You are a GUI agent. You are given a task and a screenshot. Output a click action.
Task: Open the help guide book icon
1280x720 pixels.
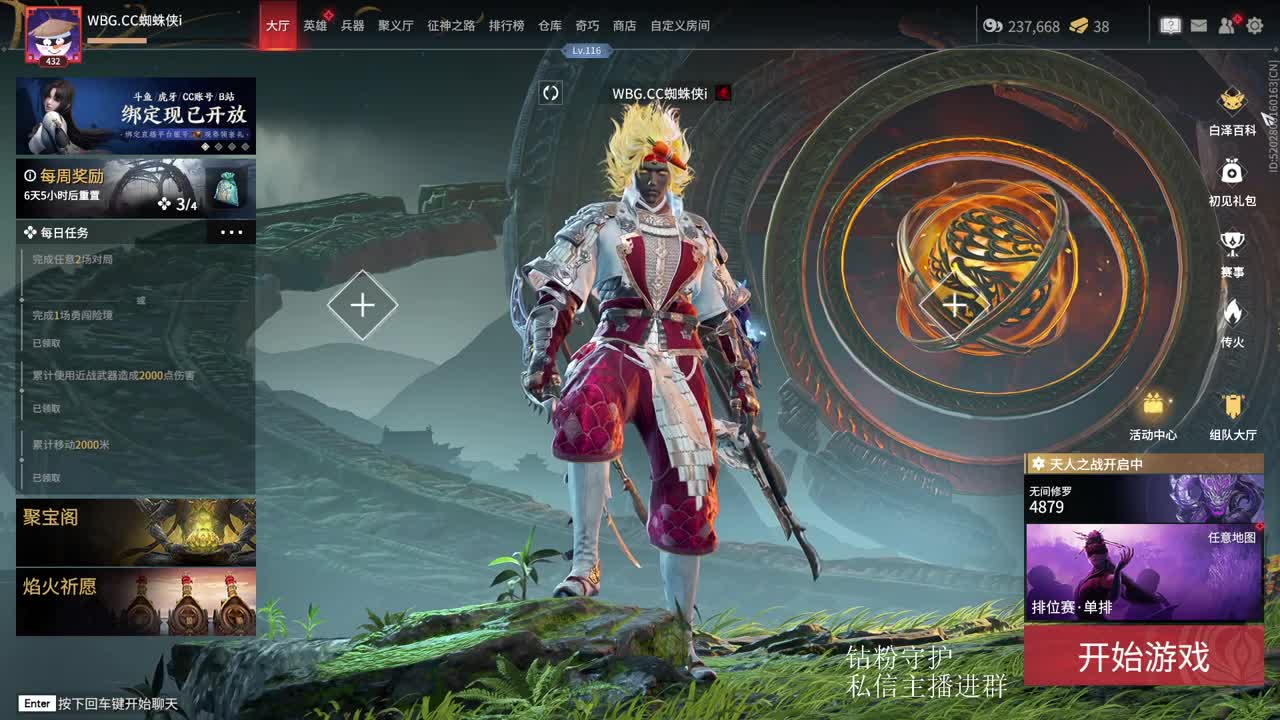(1170, 25)
